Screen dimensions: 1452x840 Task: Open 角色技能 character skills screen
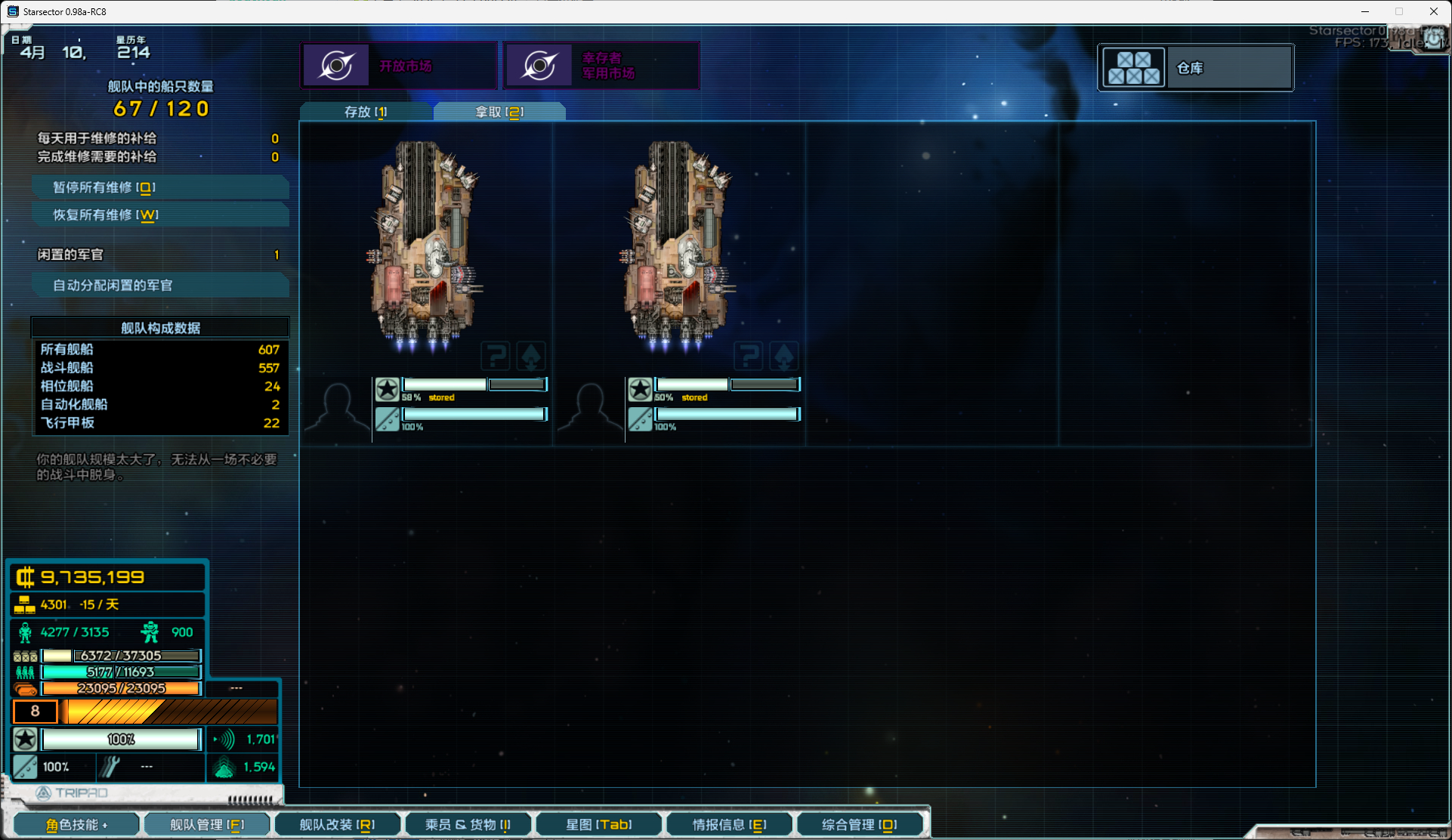pos(76,825)
